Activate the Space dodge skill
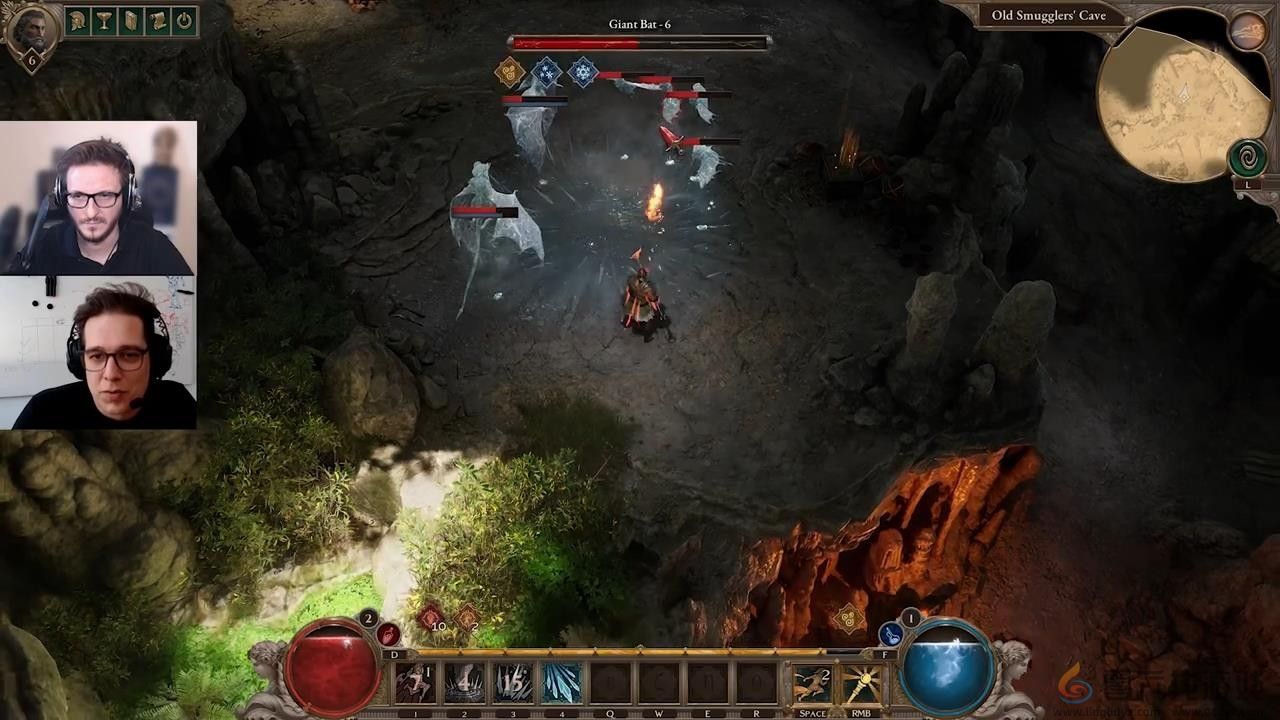The width and height of the screenshot is (1280, 720). 812,684
